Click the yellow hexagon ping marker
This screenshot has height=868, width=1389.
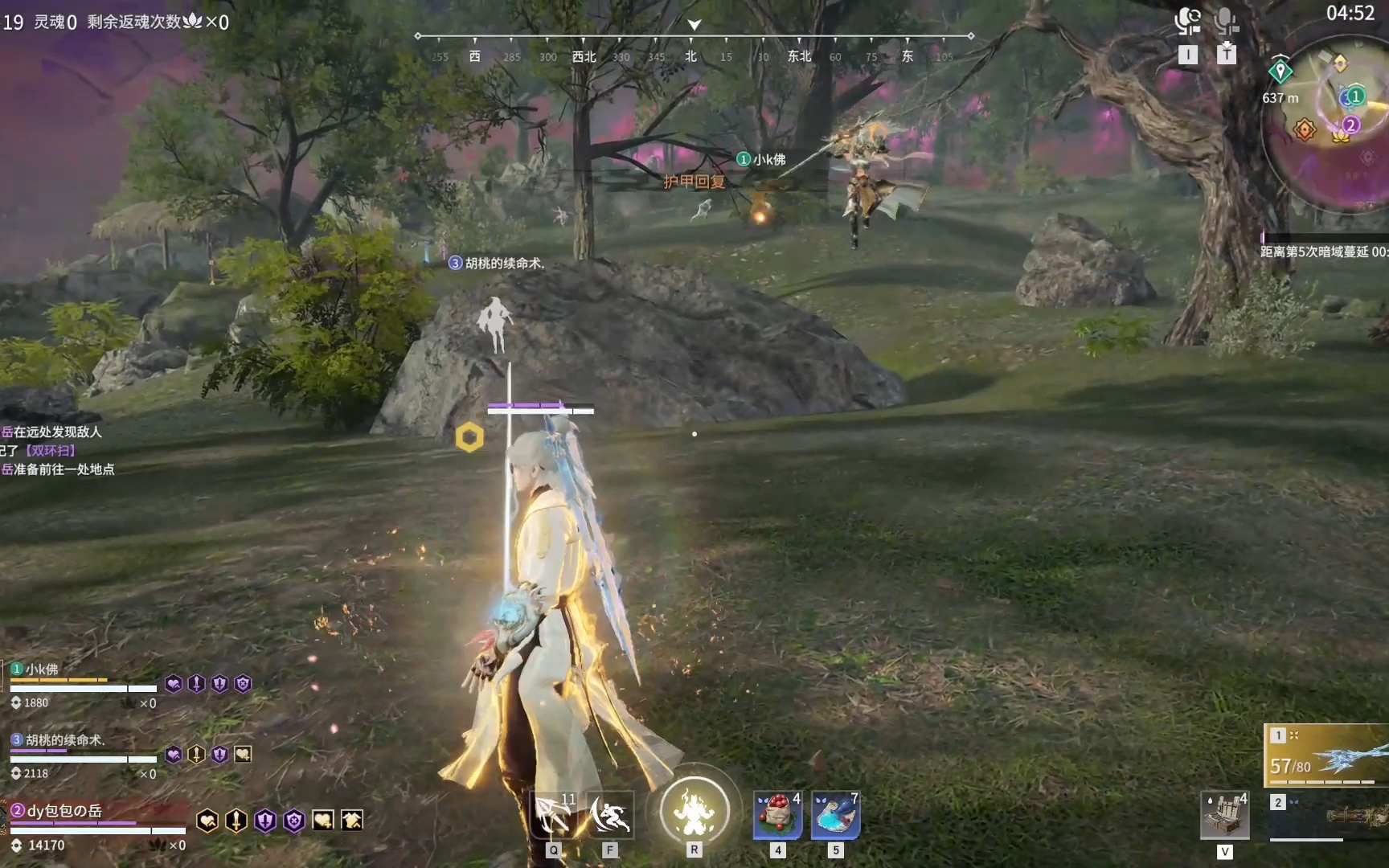pos(469,437)
